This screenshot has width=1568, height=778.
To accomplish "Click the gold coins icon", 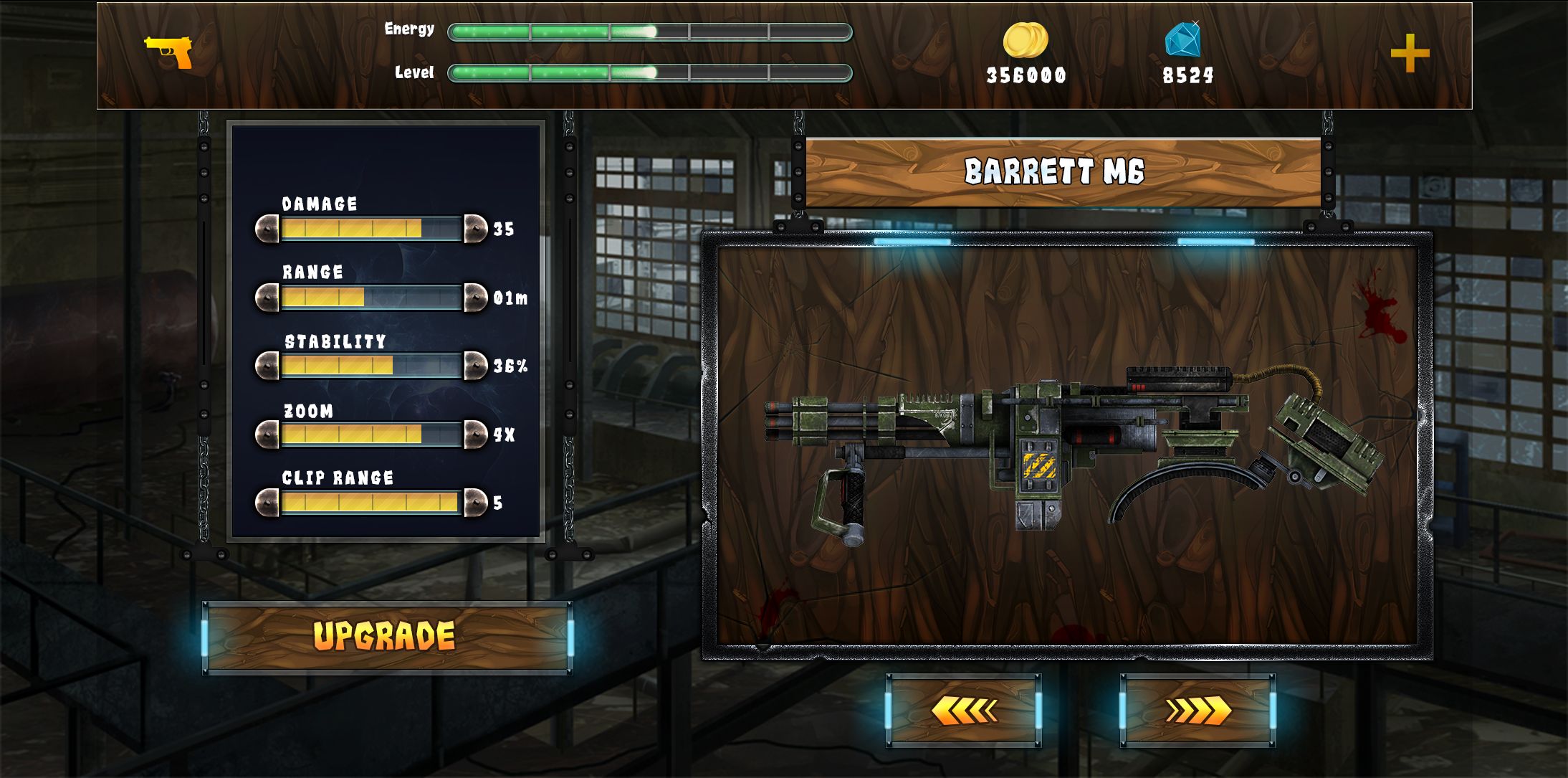I will 1025,40.
